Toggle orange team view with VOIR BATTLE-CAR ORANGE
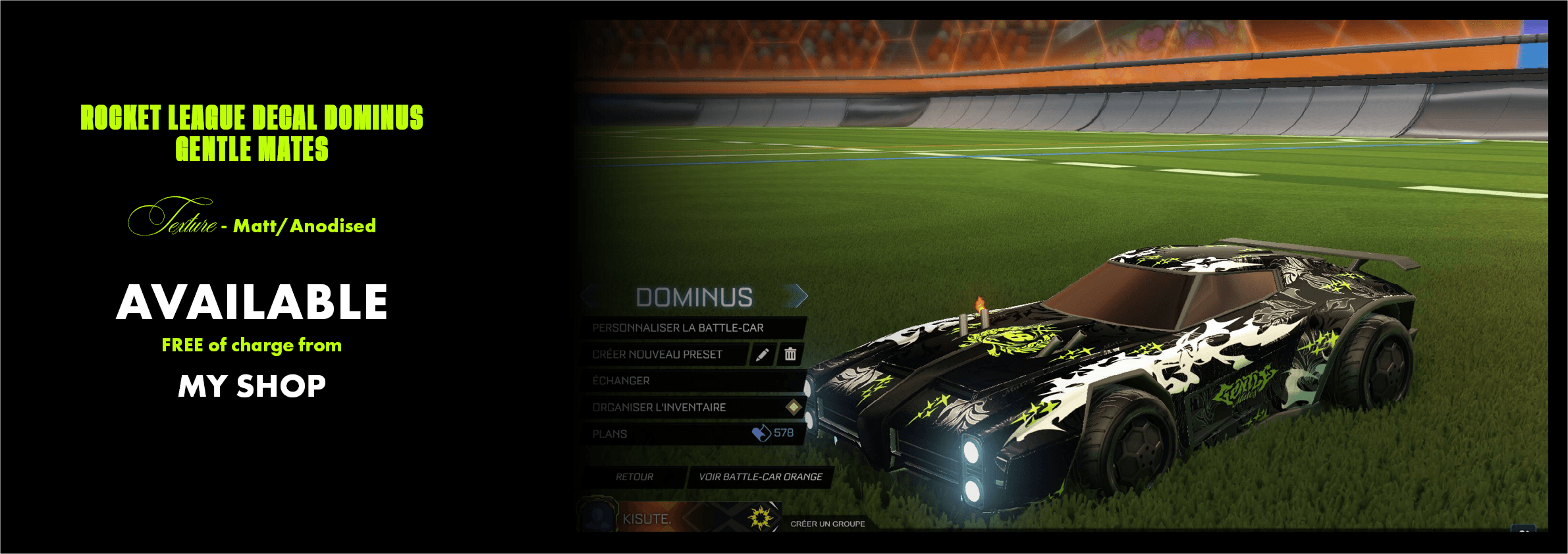This screenshot has height=554, width=1568. point(761,476)
